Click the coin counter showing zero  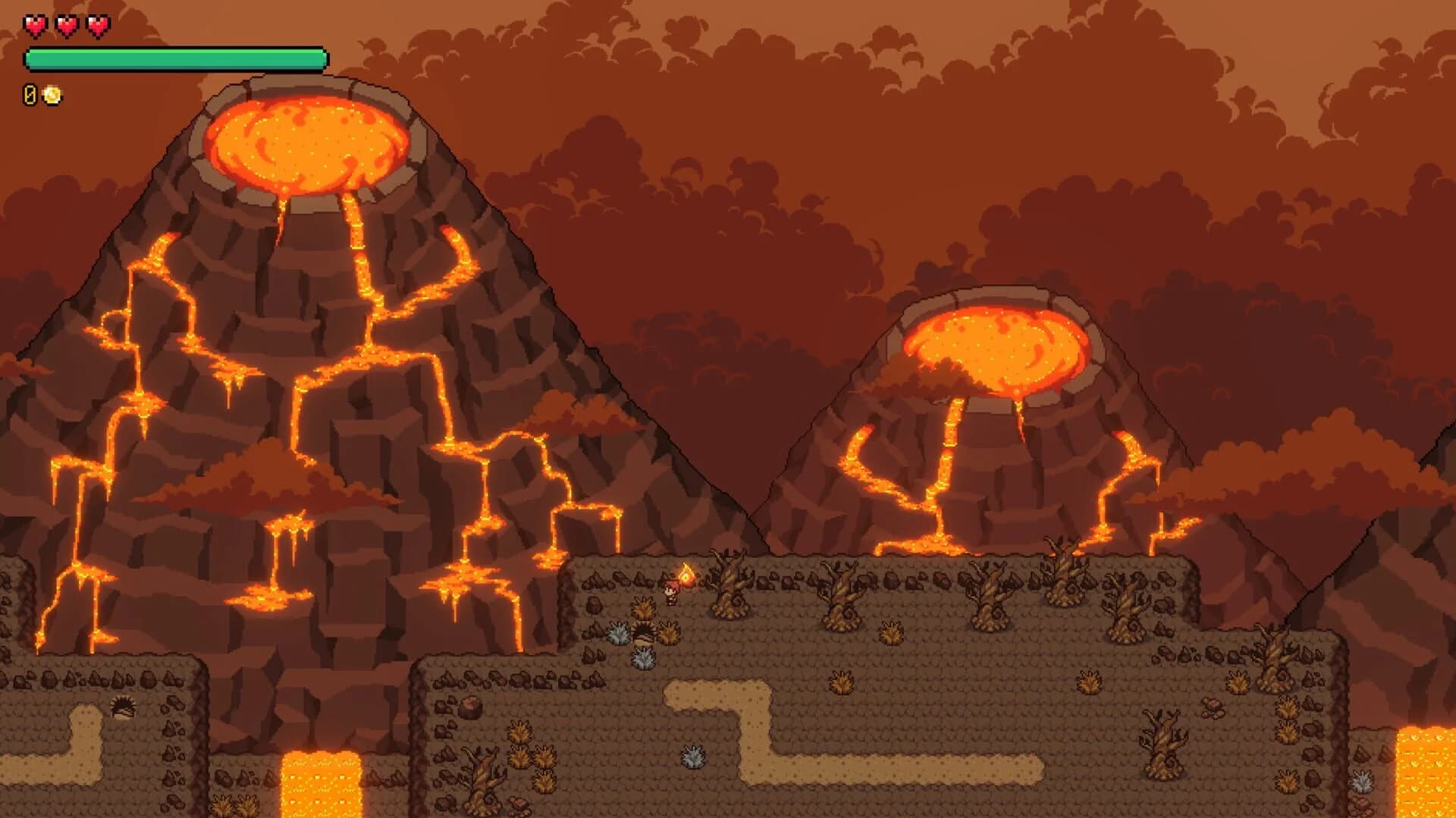(x=29, y=94)
